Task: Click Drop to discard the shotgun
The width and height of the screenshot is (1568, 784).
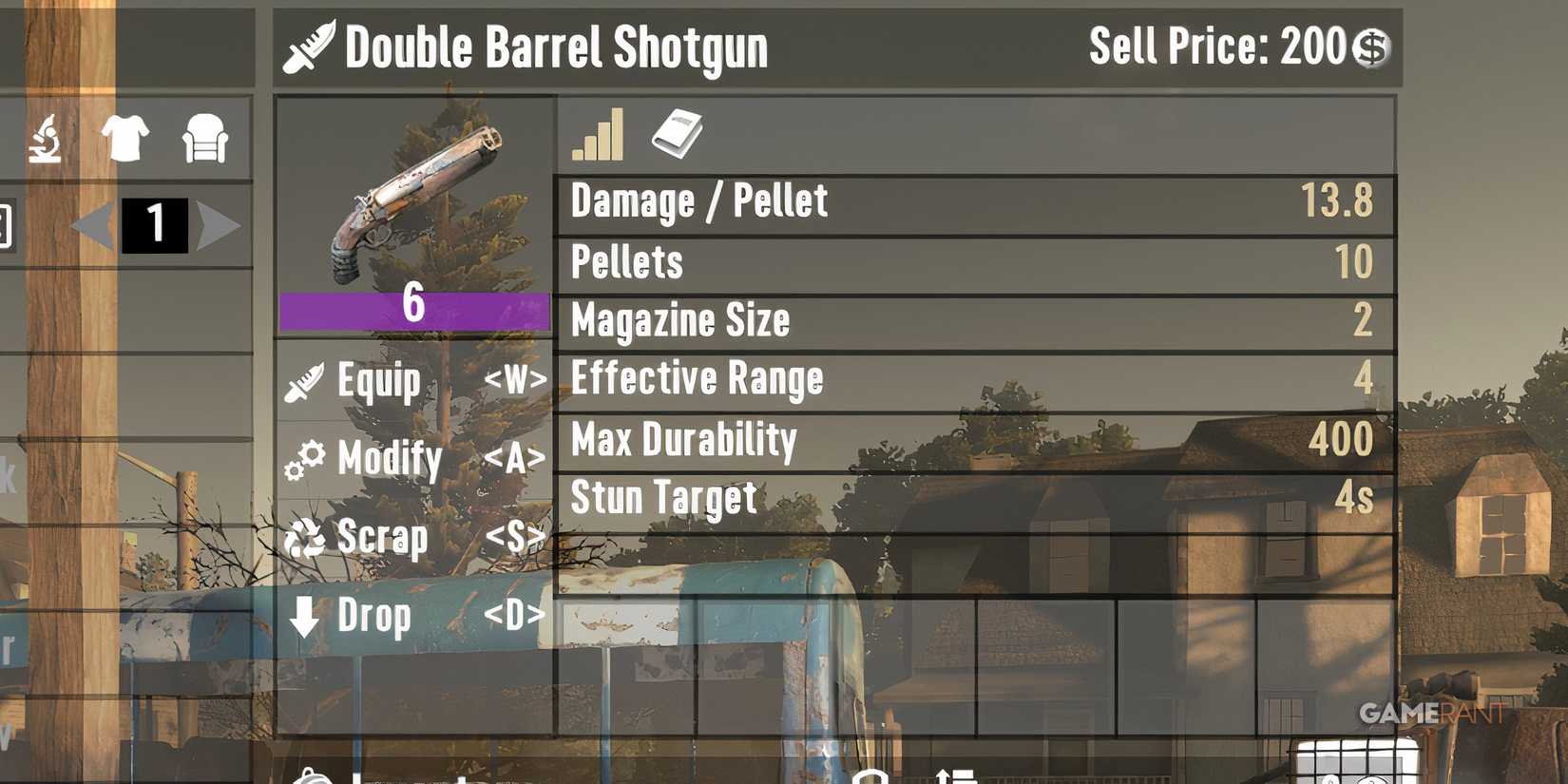Action: (374, 617)
